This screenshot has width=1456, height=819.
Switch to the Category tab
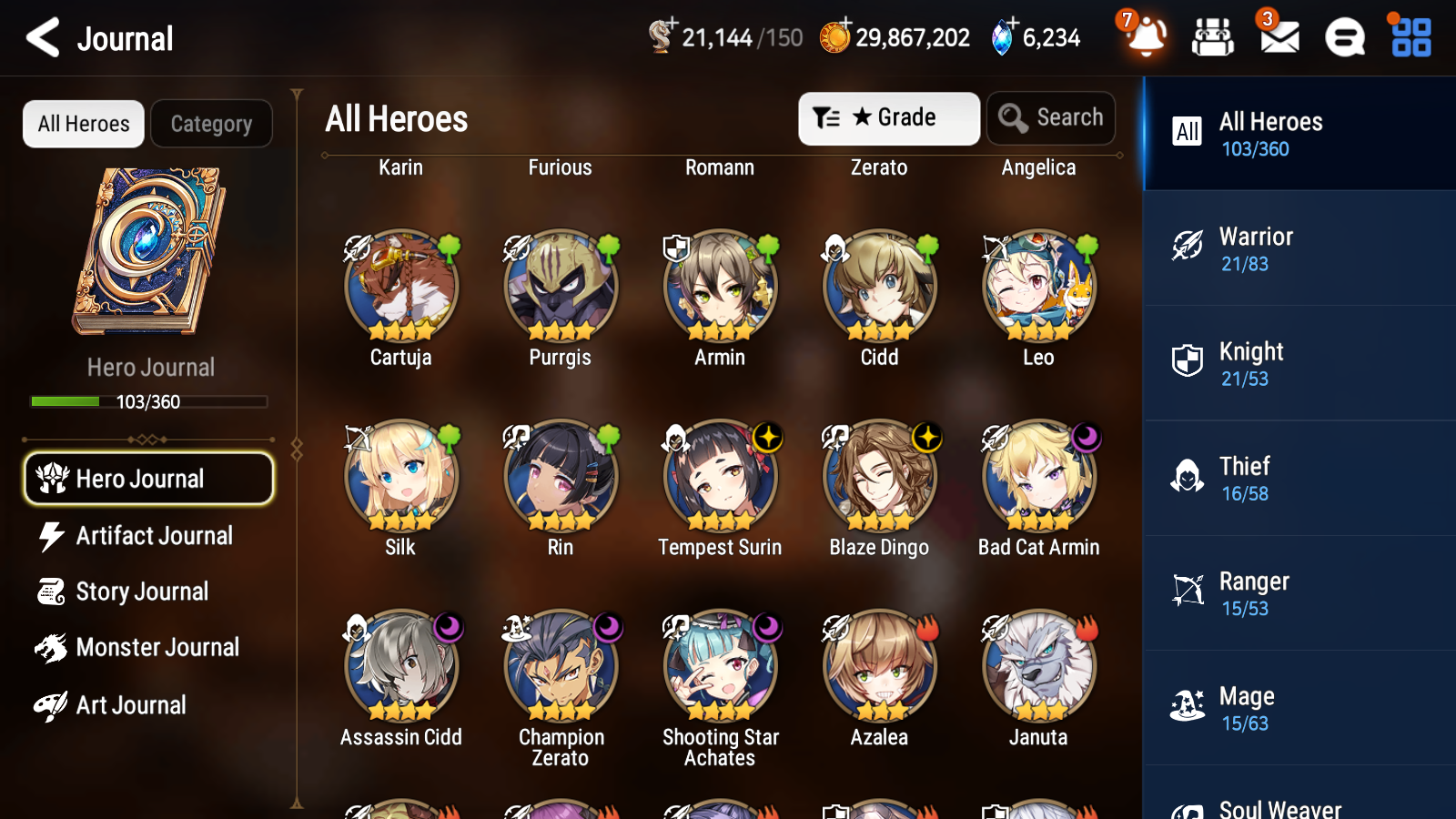[211, 124]
